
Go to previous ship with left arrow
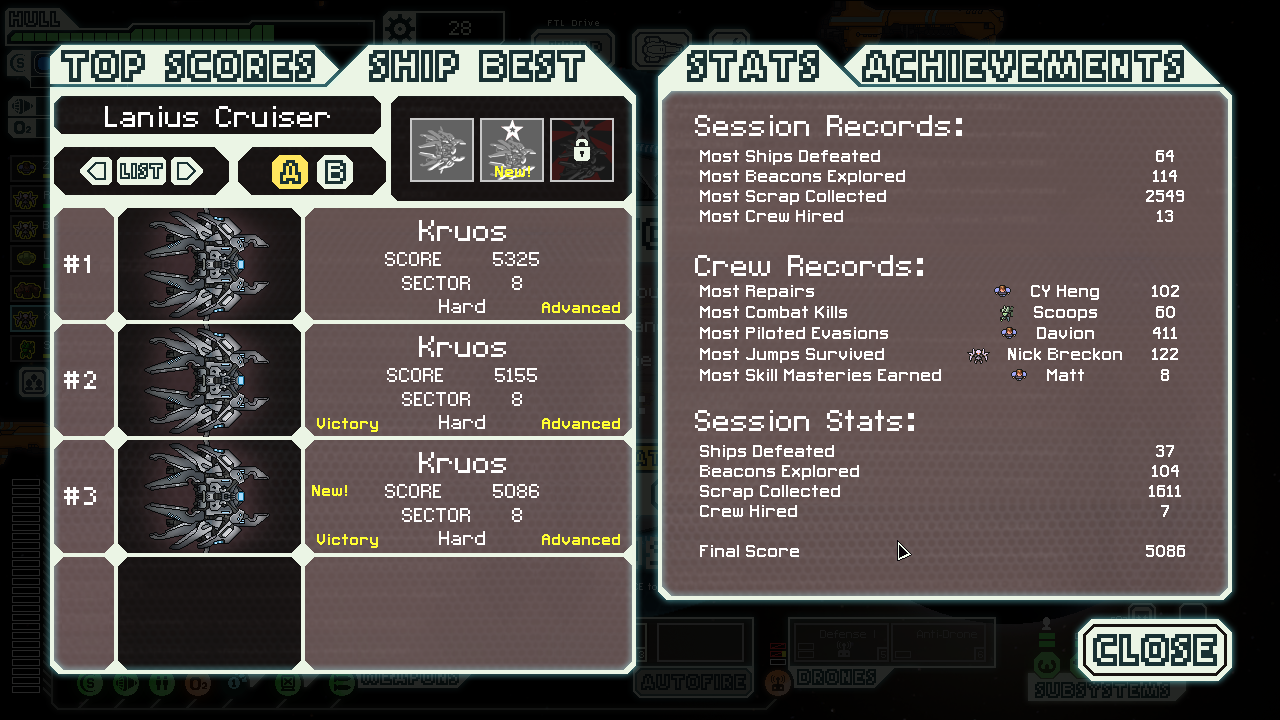pos(97,172)
